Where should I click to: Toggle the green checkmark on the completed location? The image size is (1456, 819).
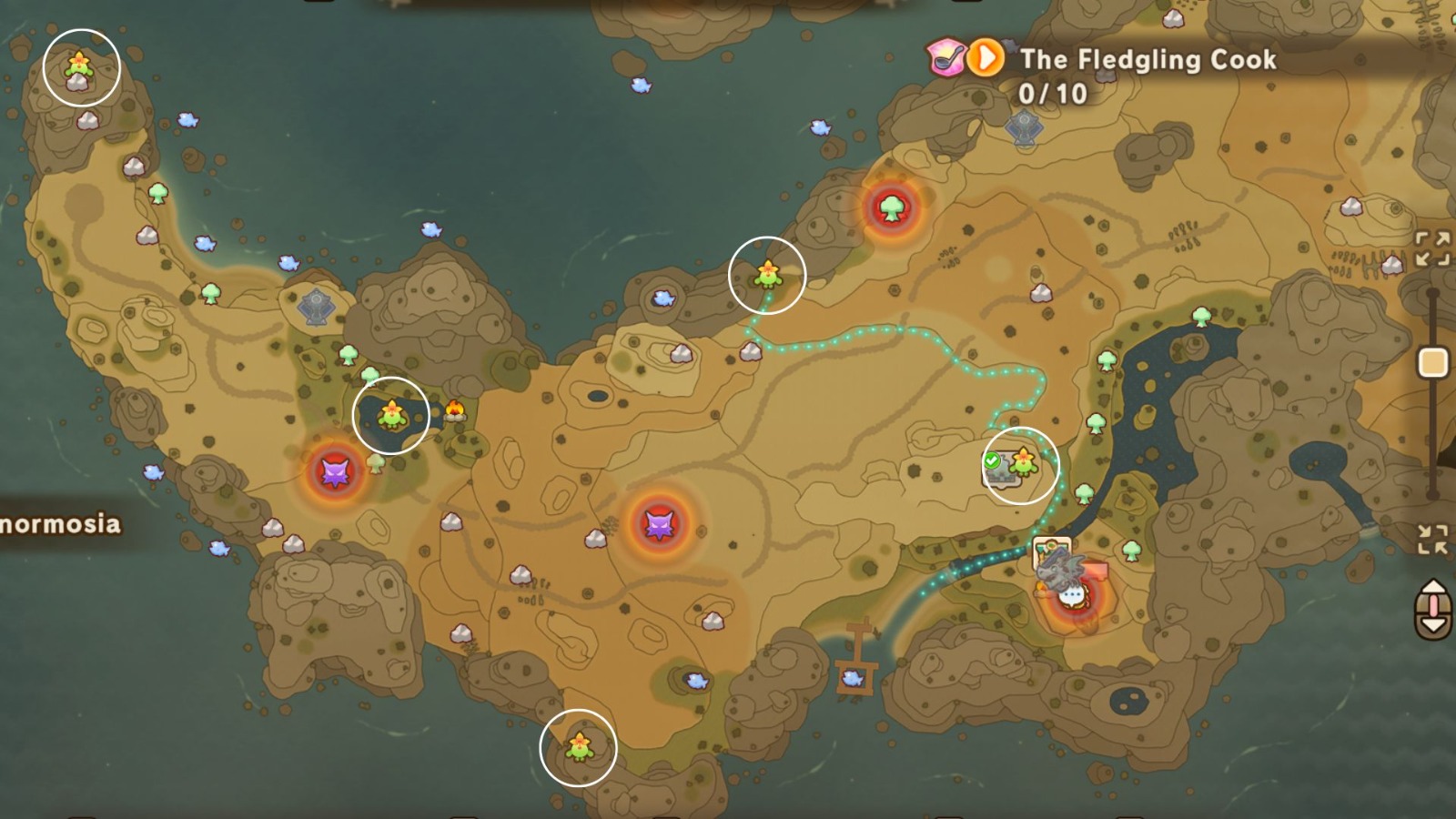point(993,460)
